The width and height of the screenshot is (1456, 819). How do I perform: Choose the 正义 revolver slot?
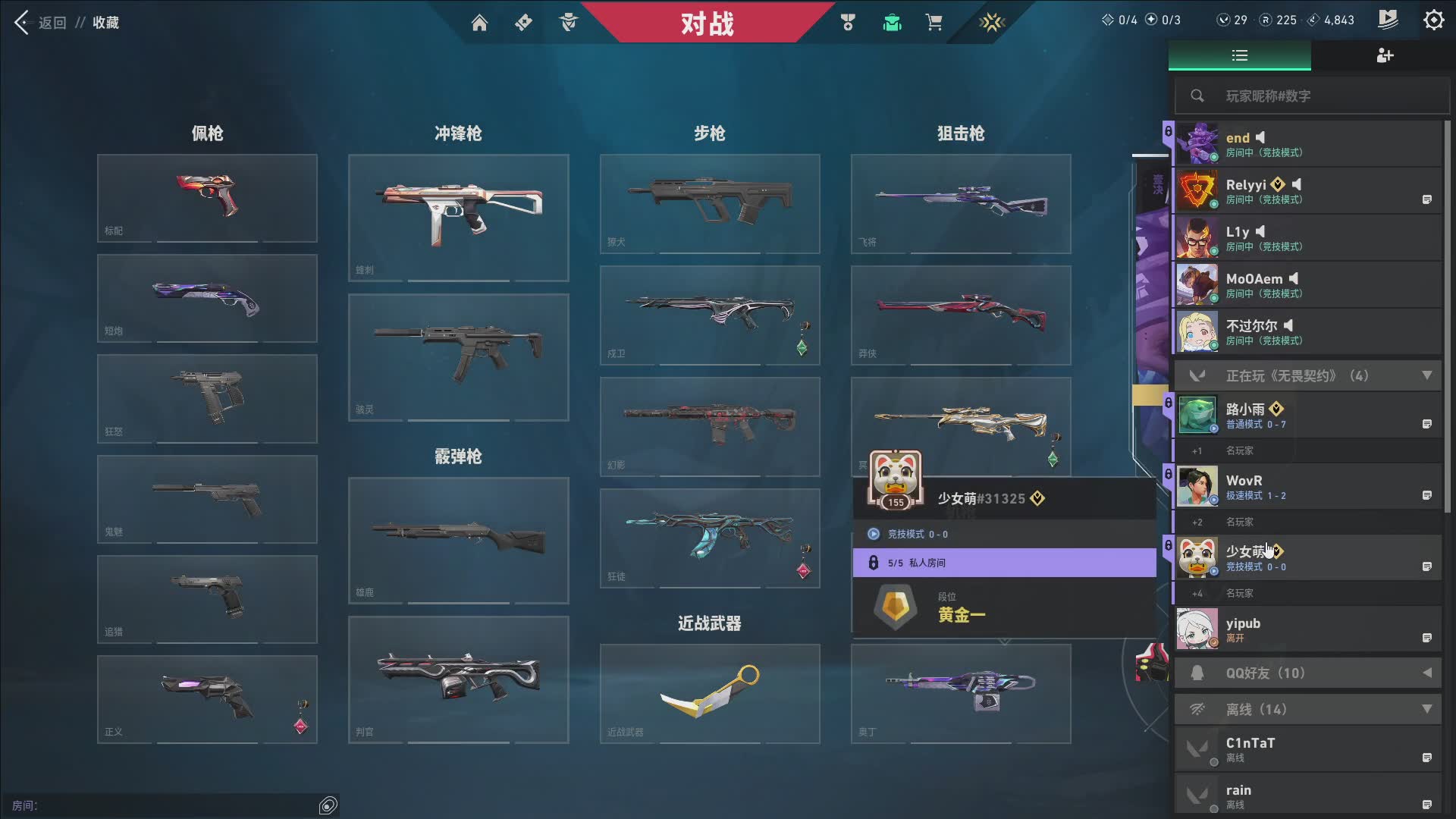coord(207,698)
